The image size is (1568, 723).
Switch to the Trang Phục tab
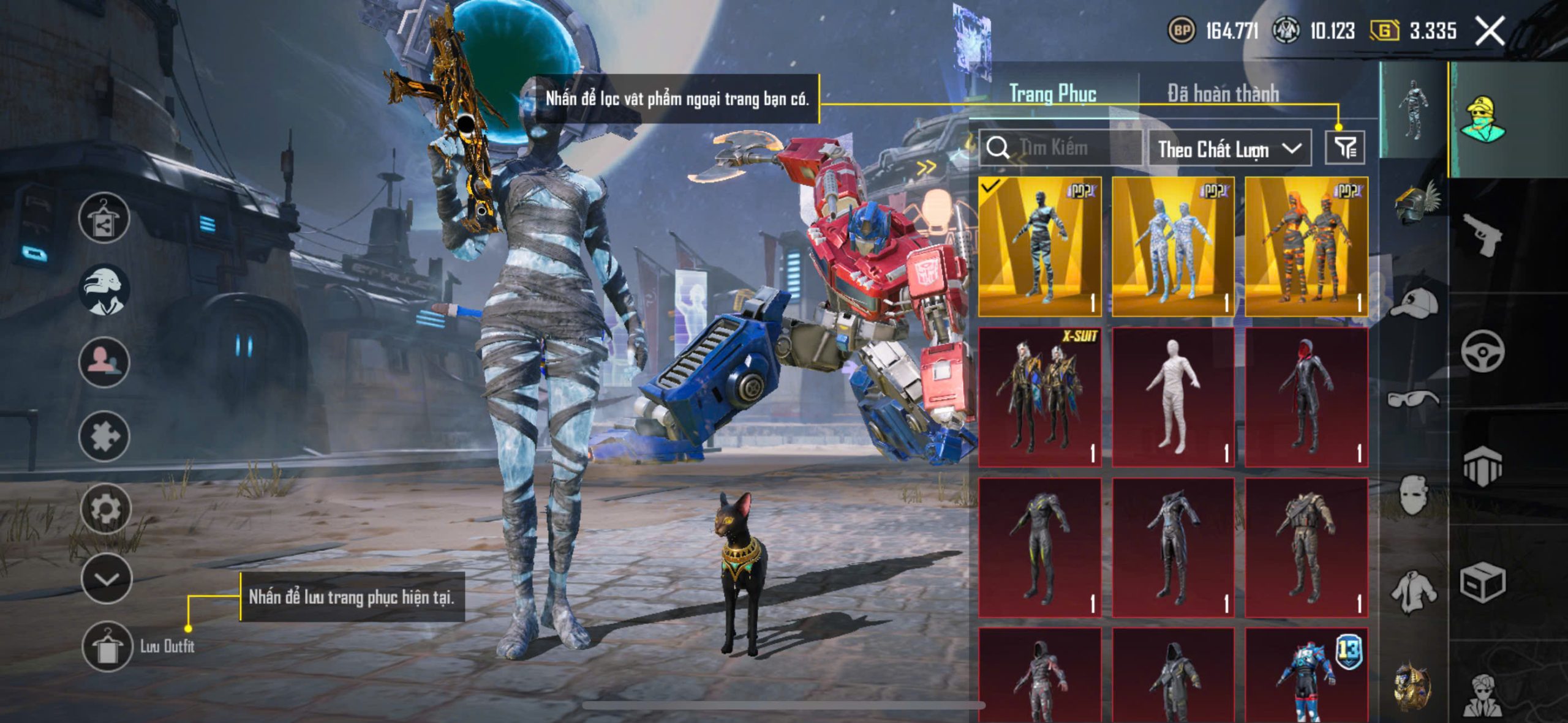click(1052, 94)
